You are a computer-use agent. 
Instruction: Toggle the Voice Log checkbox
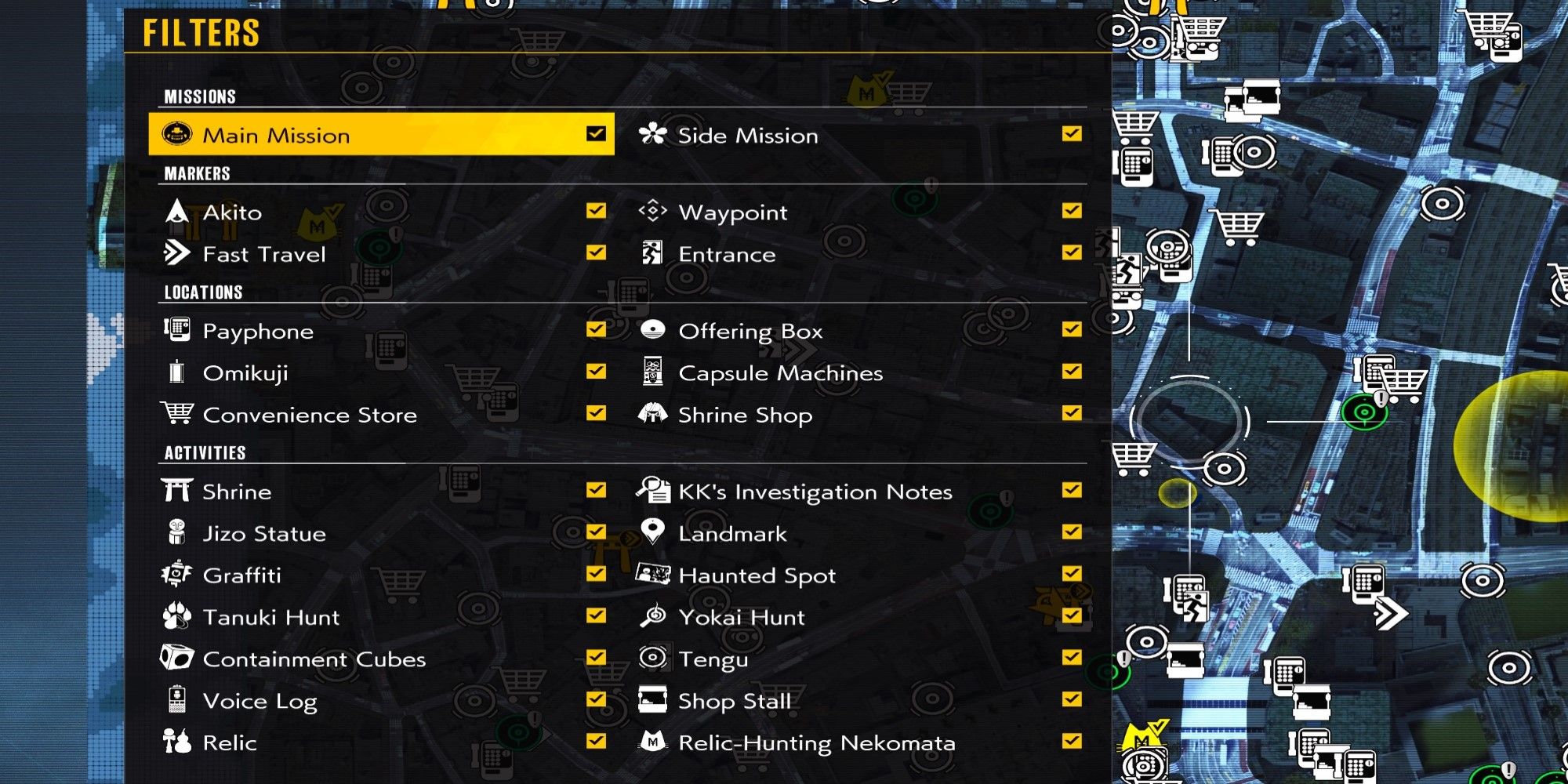(x=597, y=701)
